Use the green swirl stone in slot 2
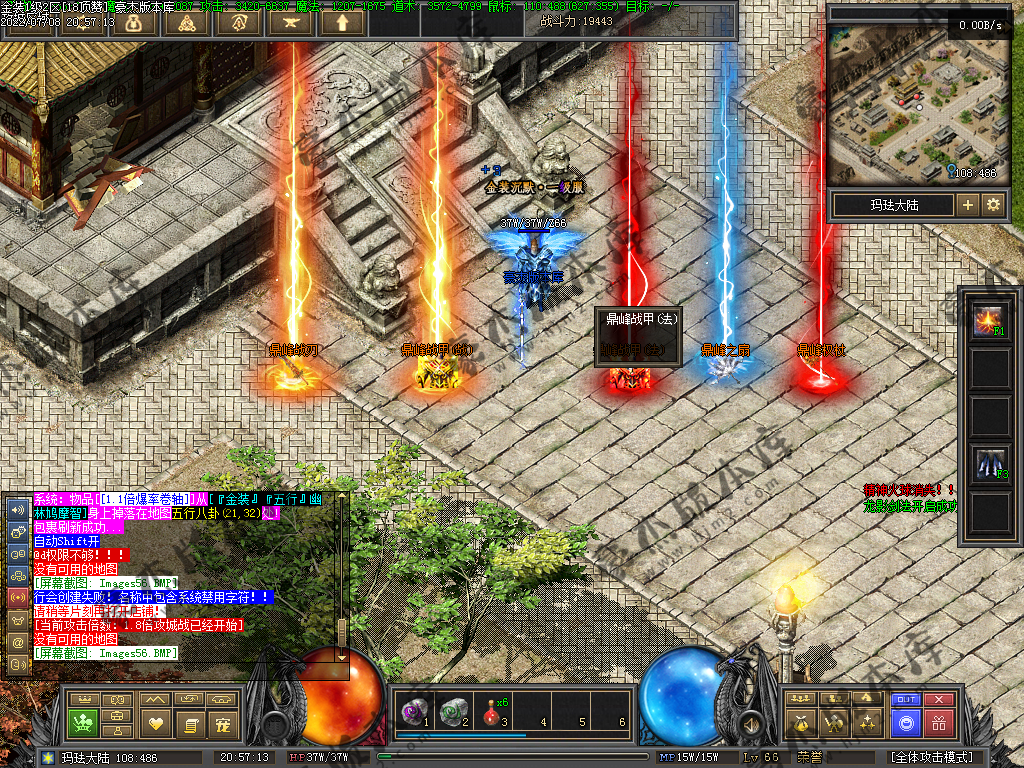 tap(453, 711)
